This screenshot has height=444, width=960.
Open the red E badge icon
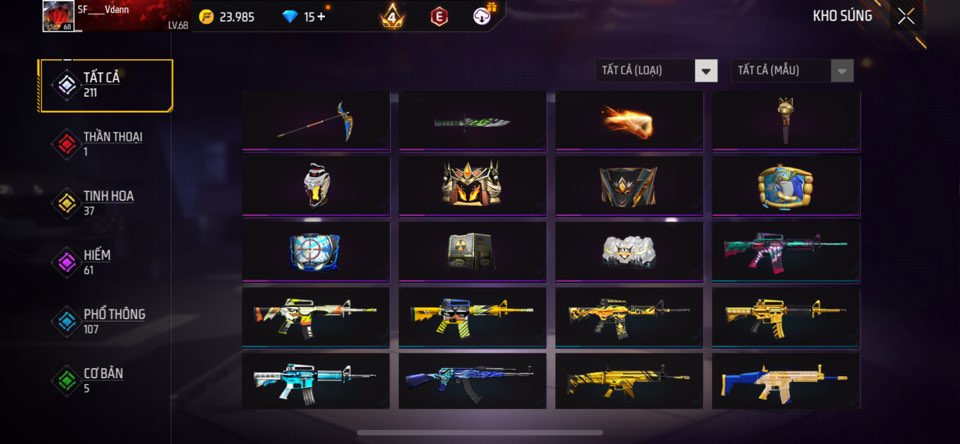click(438, 16)
